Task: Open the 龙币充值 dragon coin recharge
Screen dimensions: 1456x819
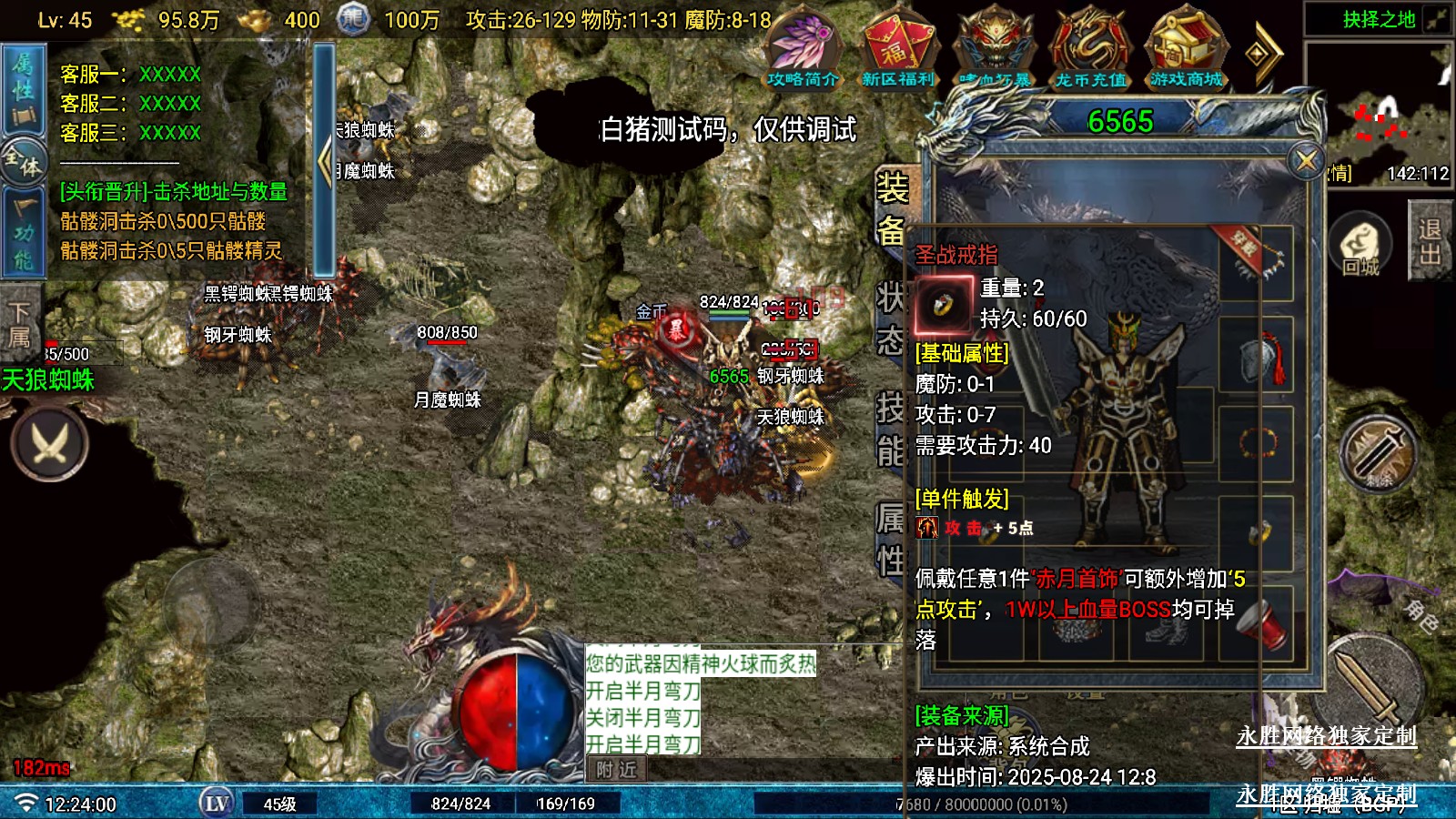Action: (1090, 52)
